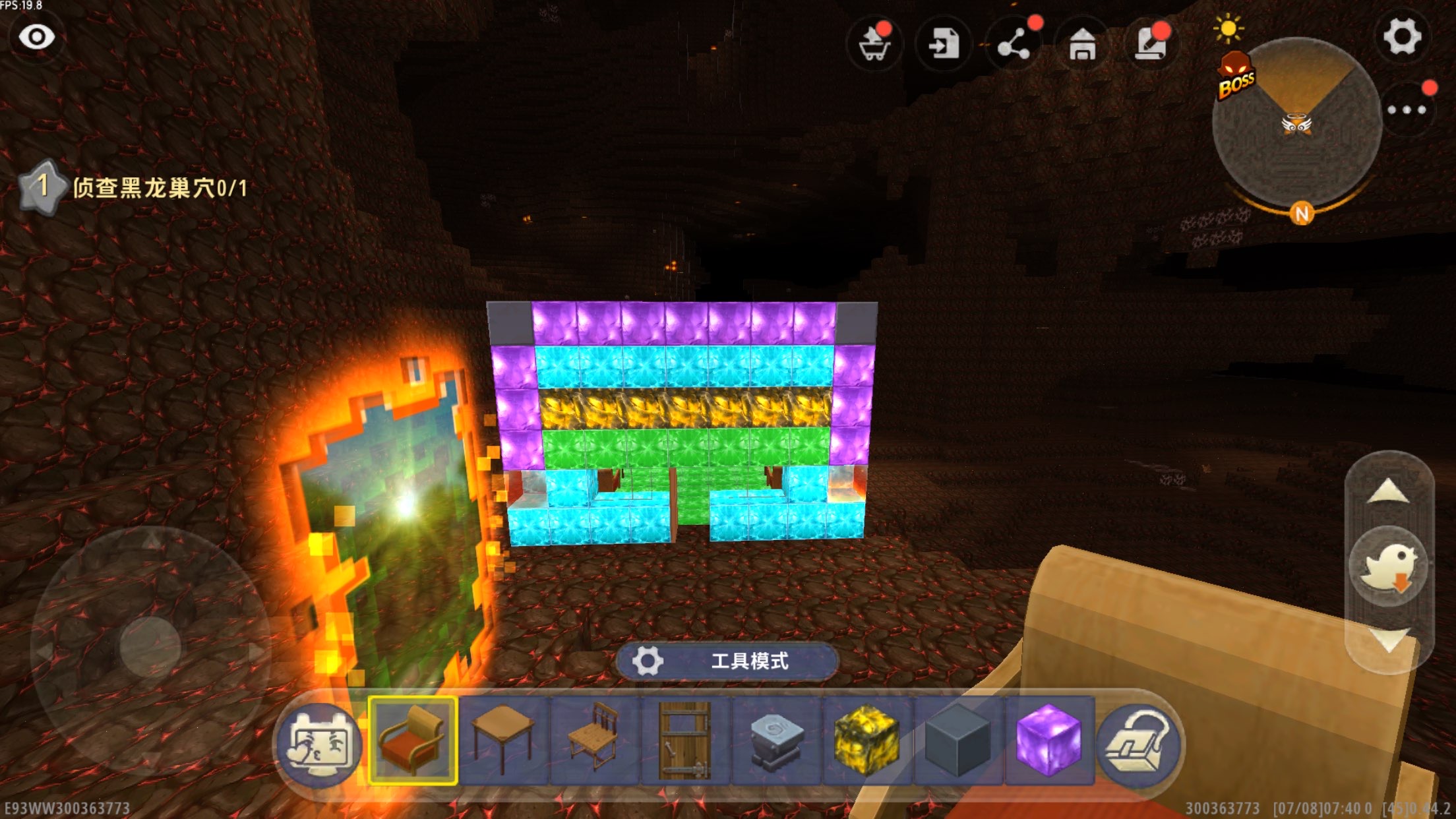Open the gear settings menu

[1401, 37]
